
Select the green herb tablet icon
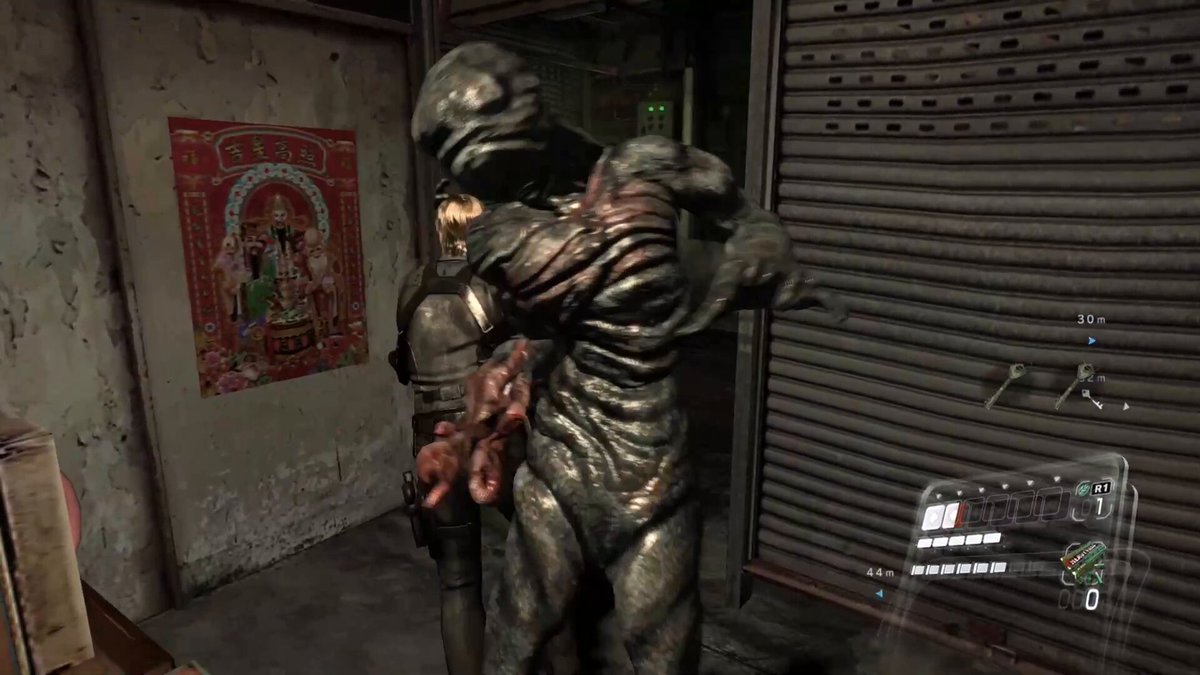coord(1081,488)
